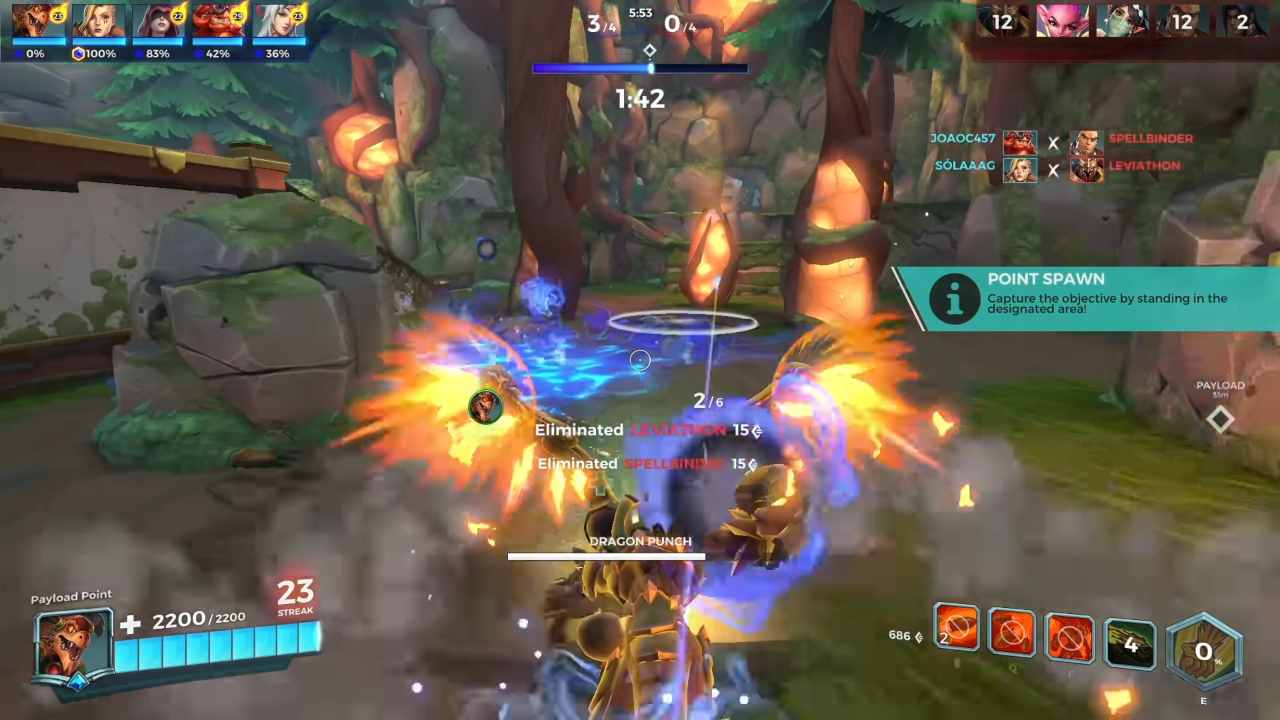Click your champion portrait above the health bar

coord(73,643)
